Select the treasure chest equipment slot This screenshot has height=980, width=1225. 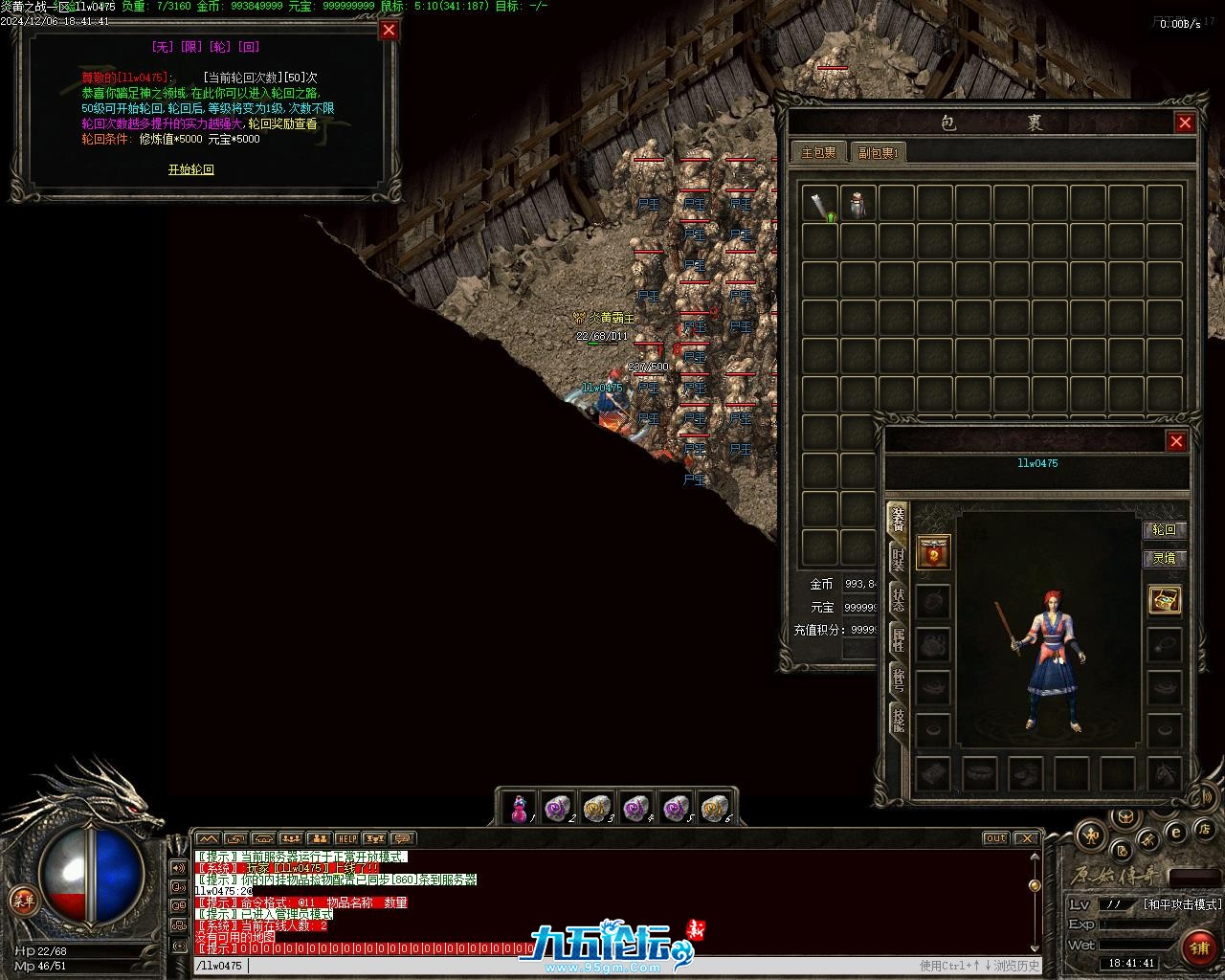point(1165,600)
